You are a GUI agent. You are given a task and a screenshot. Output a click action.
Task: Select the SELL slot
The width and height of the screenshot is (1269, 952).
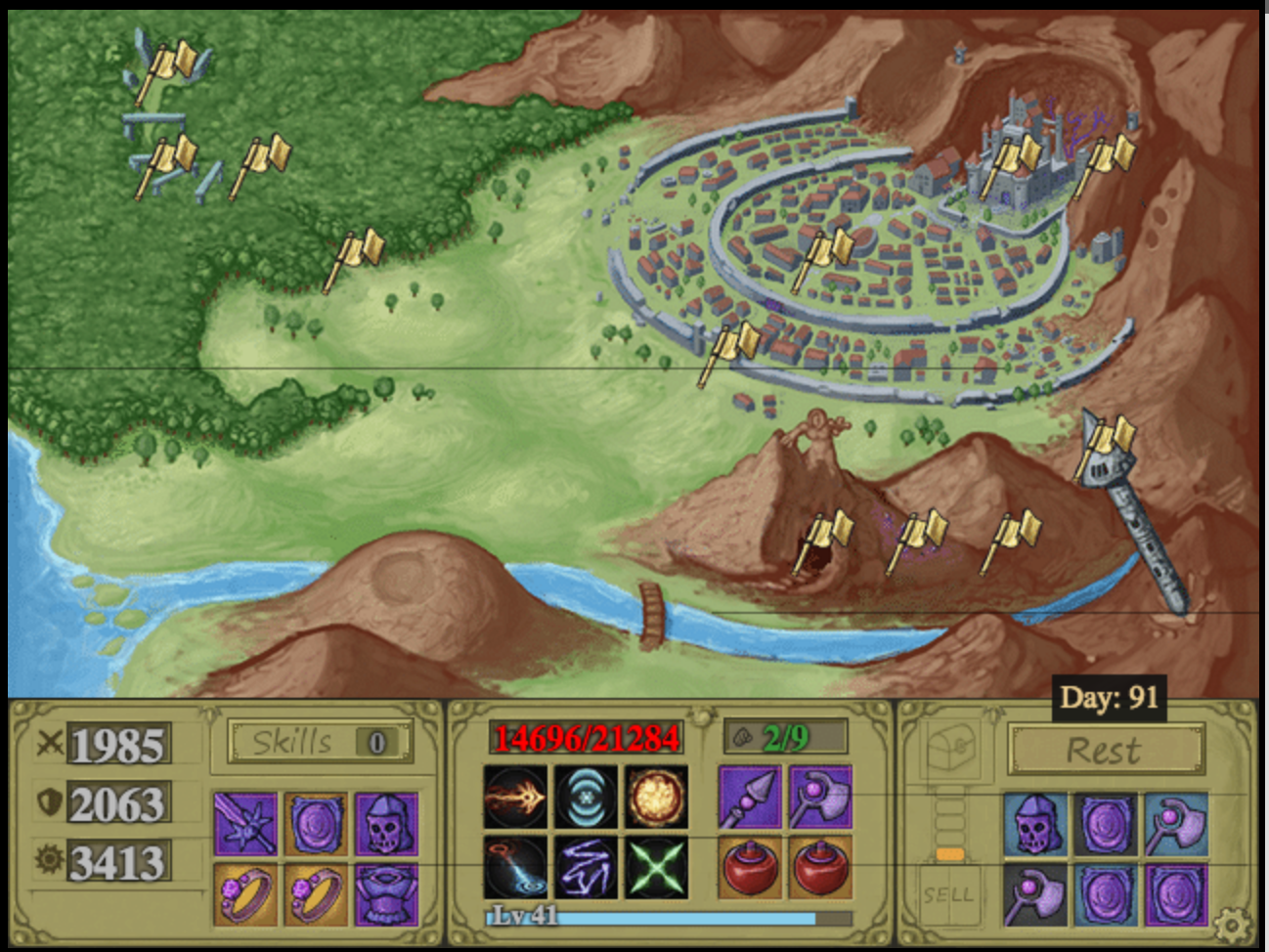click(947, 893)
